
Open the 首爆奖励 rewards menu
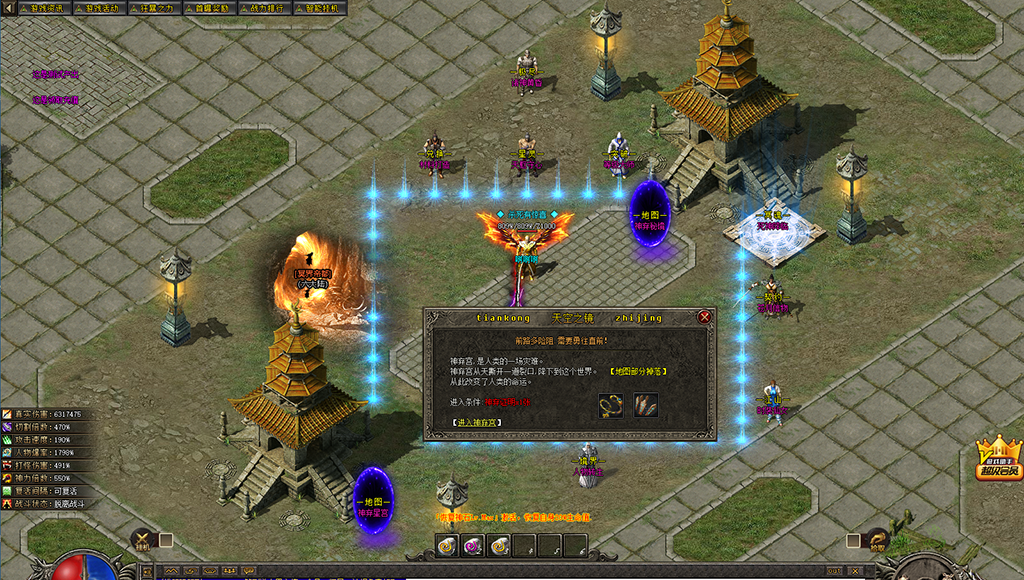point(209,8)
